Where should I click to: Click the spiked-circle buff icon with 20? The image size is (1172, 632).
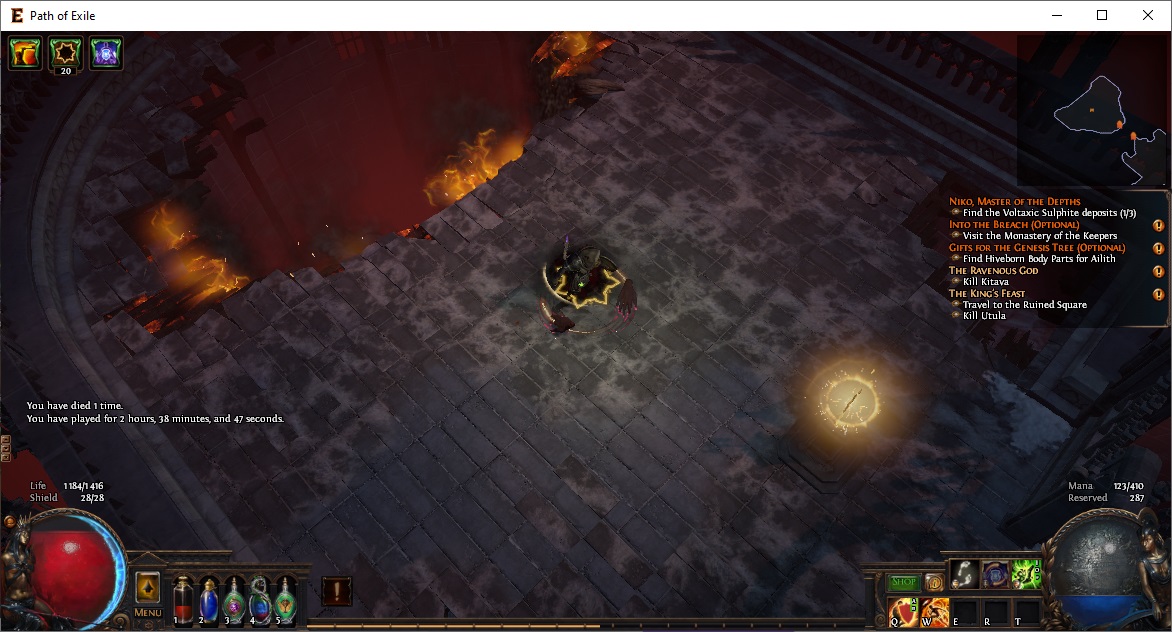point(66,53)
